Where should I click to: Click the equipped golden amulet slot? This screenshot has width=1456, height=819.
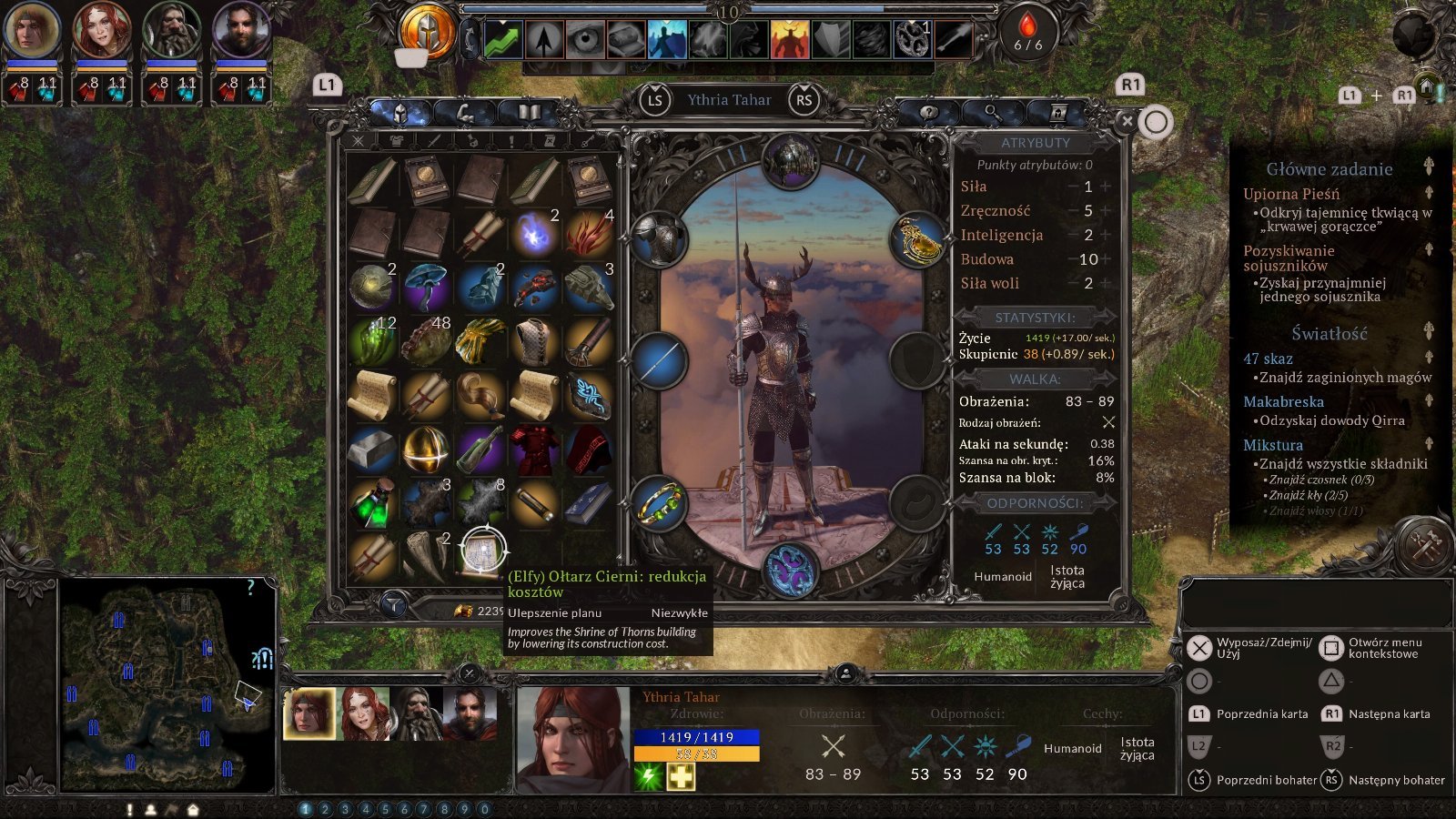click(918, 240)
